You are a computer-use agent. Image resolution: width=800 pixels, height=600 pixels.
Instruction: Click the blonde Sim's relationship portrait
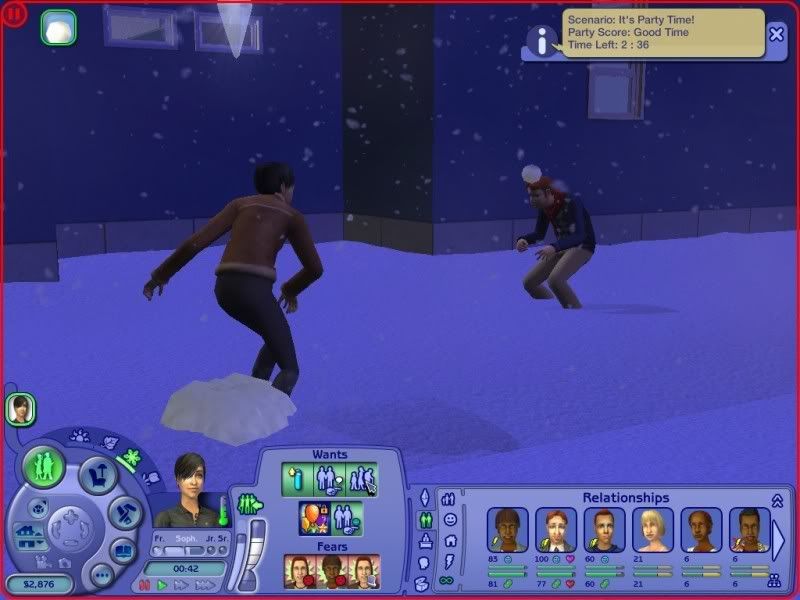[x=652, y=530]
